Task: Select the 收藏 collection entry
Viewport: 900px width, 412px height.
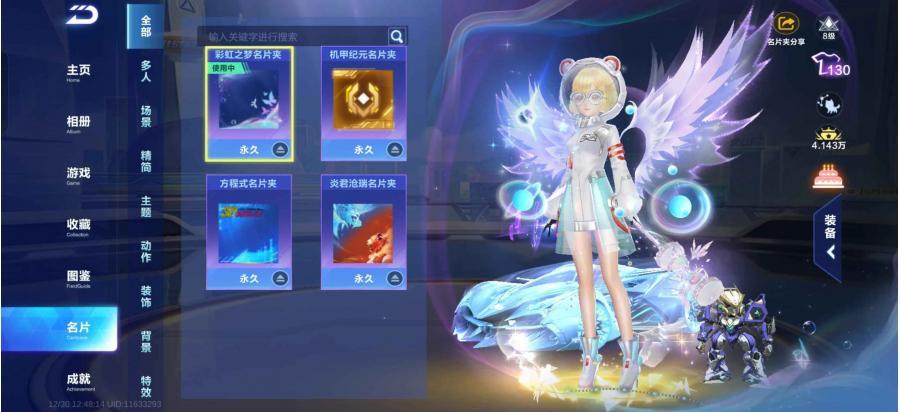Action: (x=78, y=225)
